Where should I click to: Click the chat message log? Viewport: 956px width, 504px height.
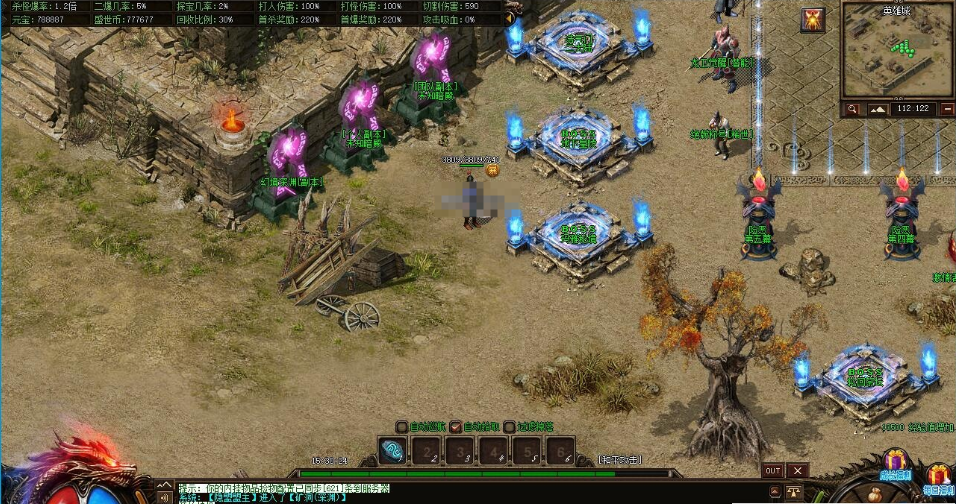(400, 492)
